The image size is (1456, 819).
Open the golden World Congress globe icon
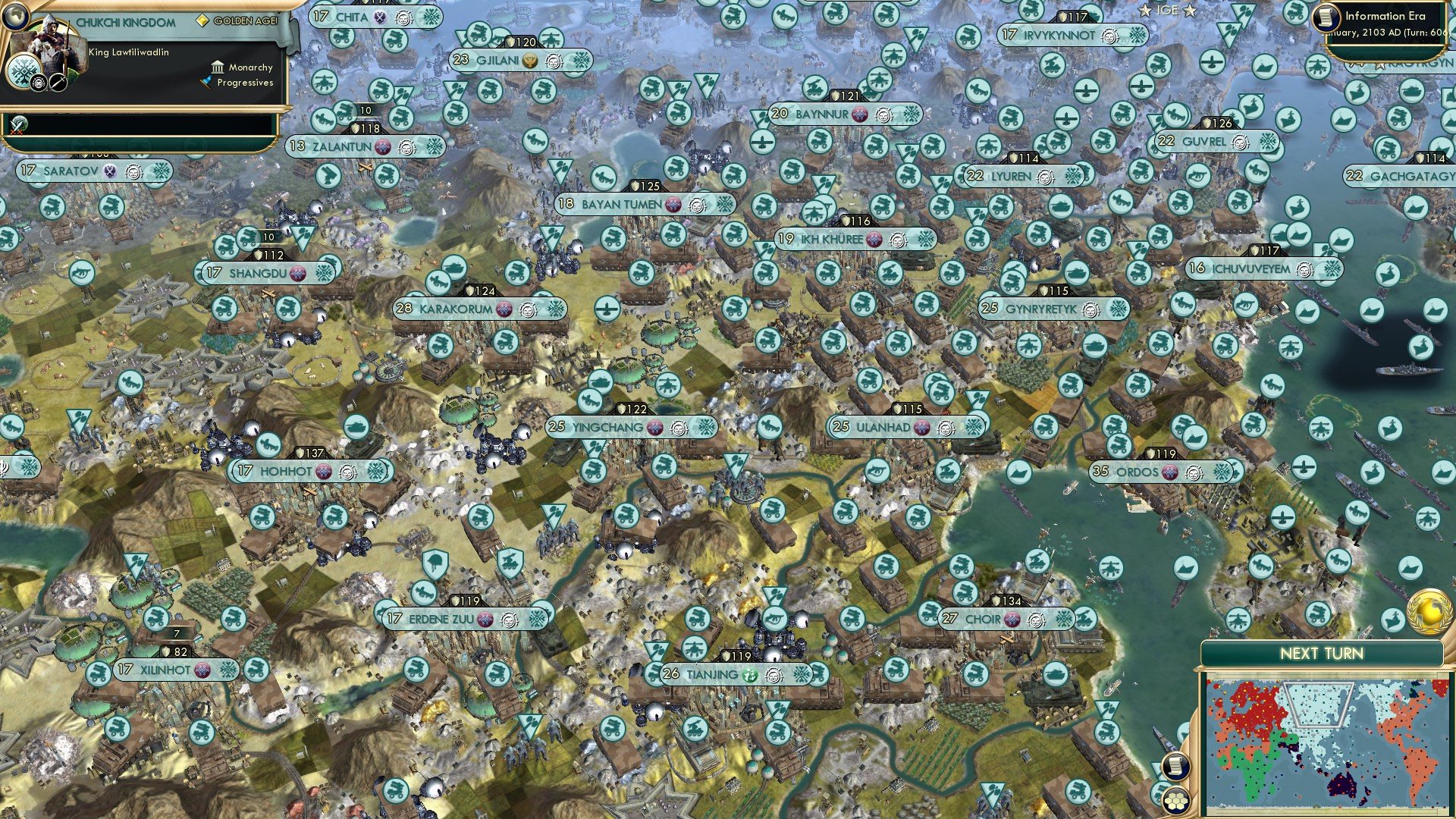click(x=1429, y=612)
